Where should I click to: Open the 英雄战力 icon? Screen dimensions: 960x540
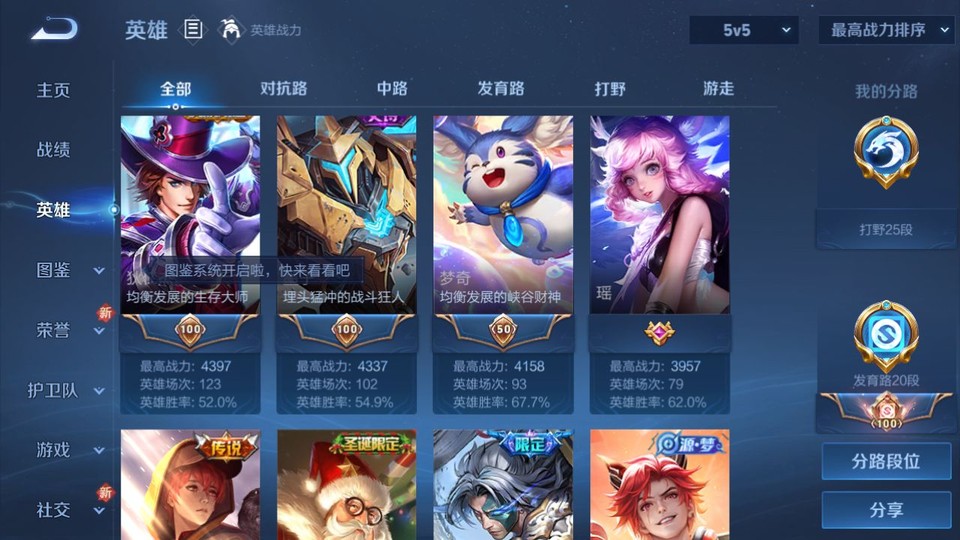pyautogui.click(x=232, y=30)
